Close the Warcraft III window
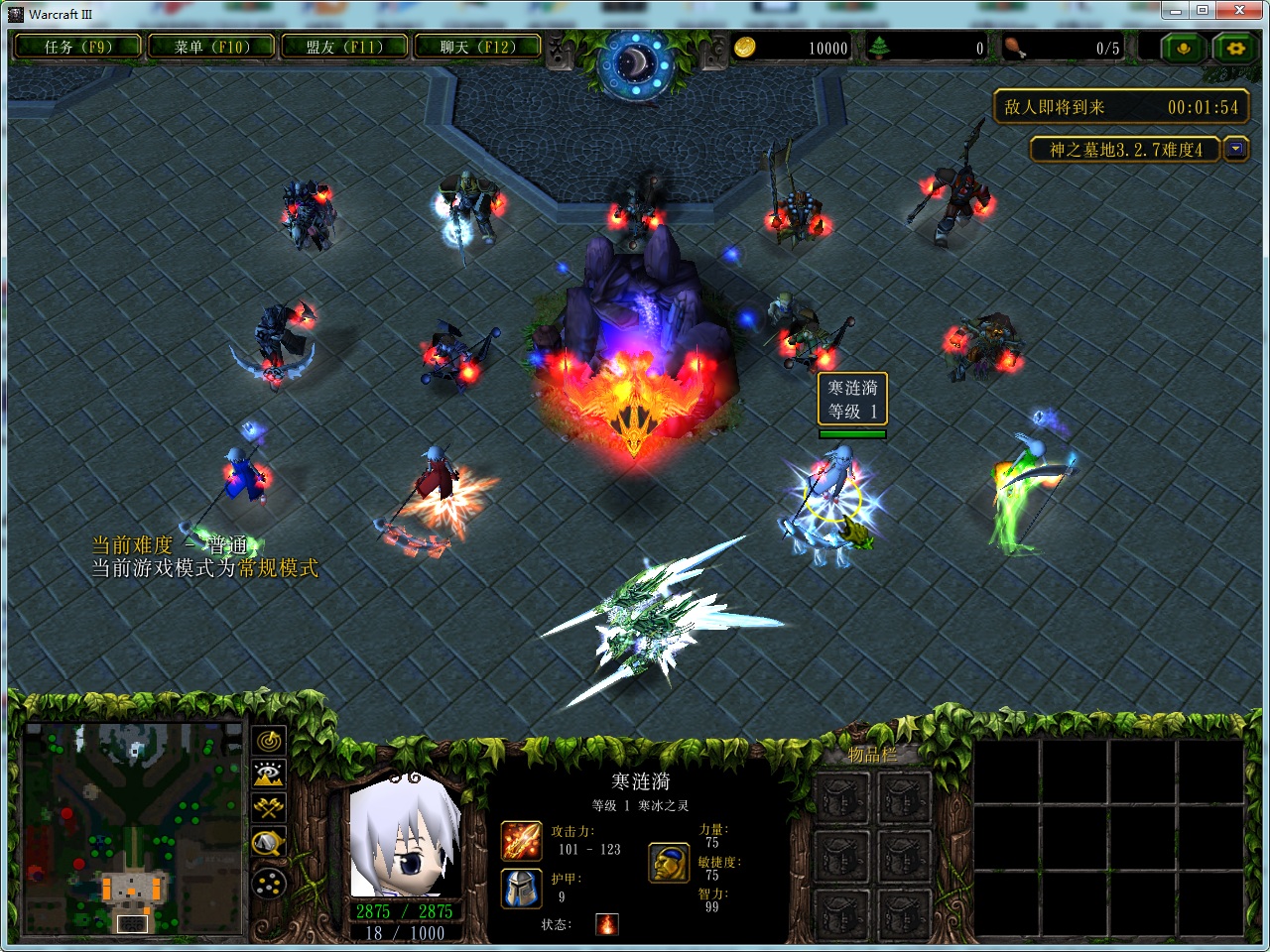 coord(1240,11)
